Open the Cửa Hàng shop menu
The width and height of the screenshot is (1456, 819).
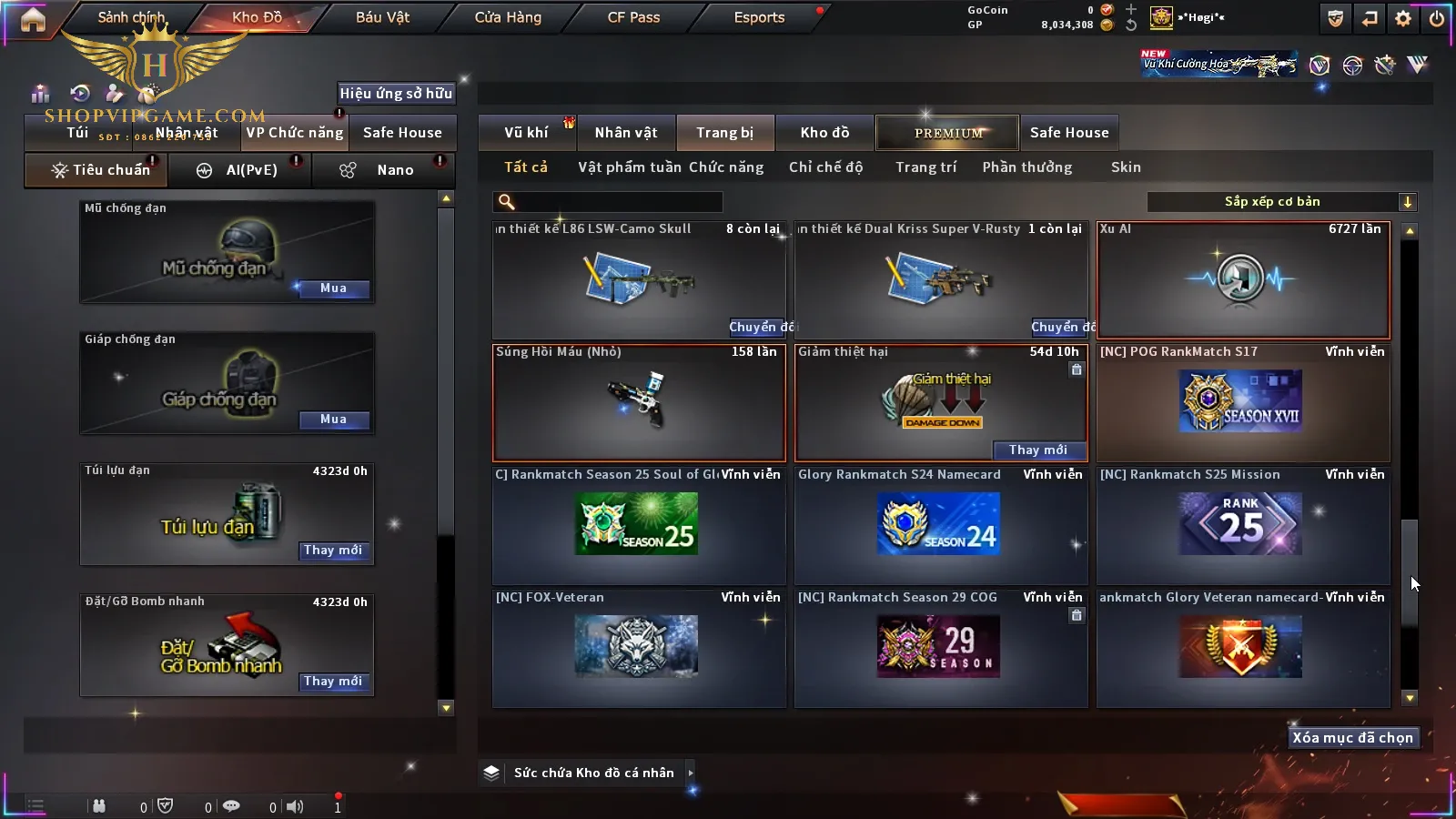click(x=508, y=17)
